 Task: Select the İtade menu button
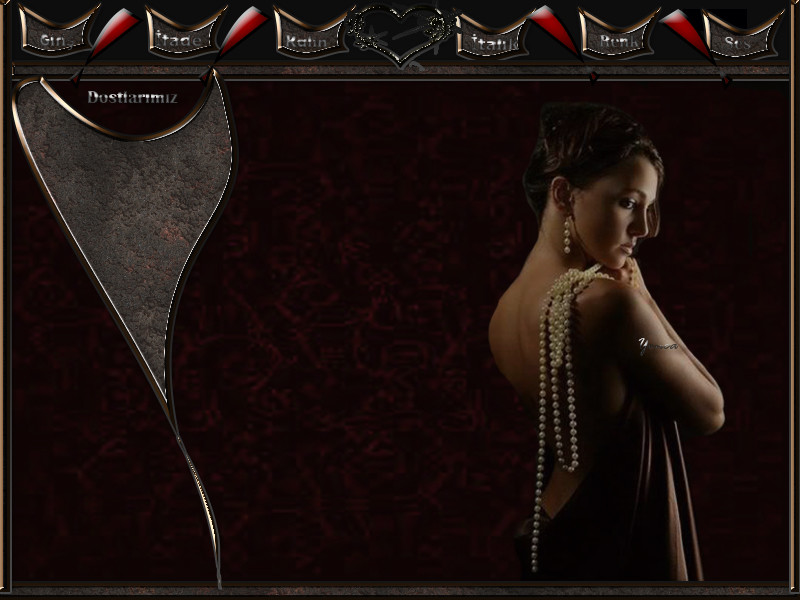pyautogui.click(x=182, y=39)
